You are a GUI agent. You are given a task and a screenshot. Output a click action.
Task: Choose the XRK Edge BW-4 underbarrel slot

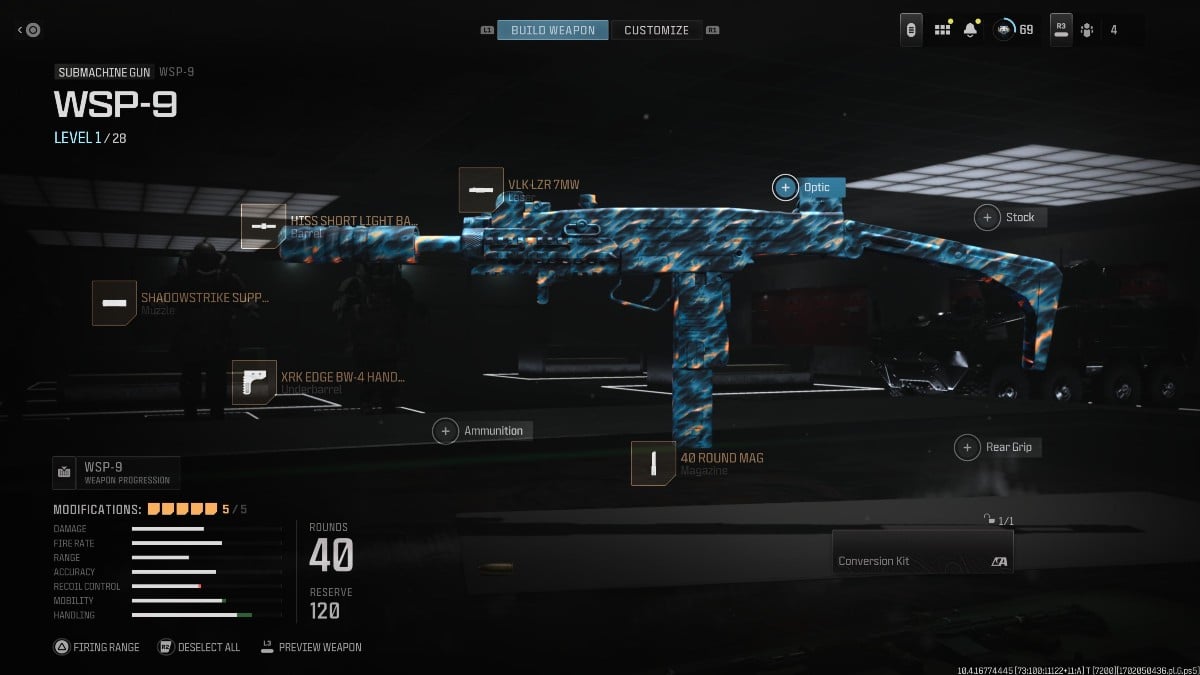[x=254, y=382]
